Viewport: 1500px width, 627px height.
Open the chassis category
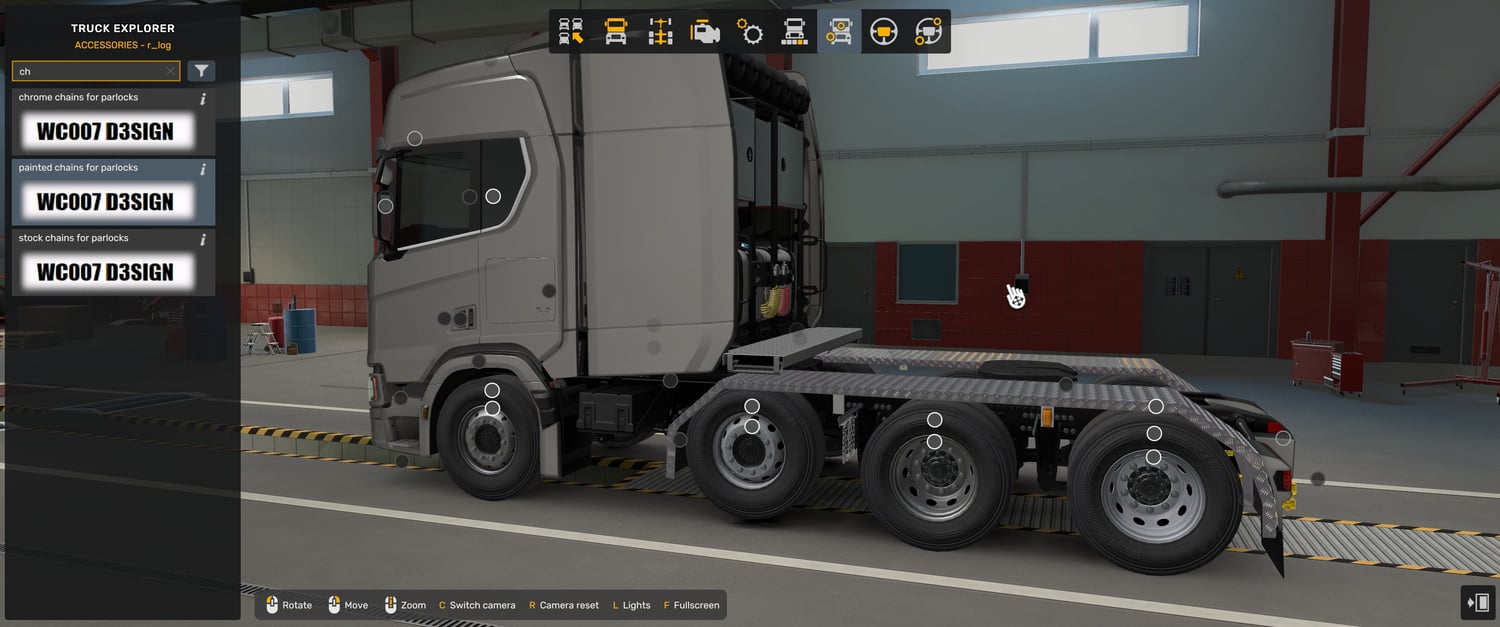click(x=660, y=32)
